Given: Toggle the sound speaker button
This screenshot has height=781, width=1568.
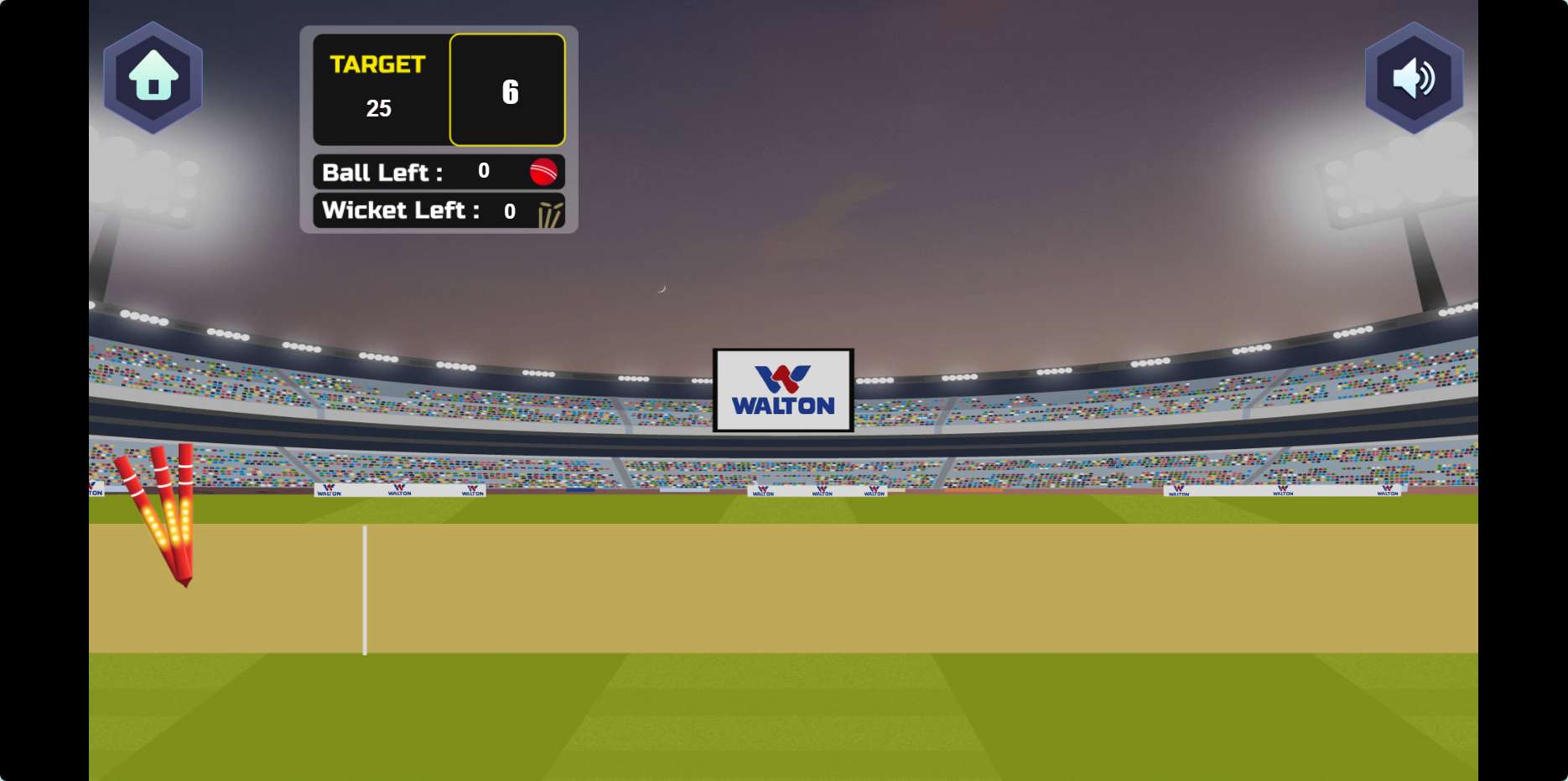Looking at the screenshot, I should [1414, 78].
